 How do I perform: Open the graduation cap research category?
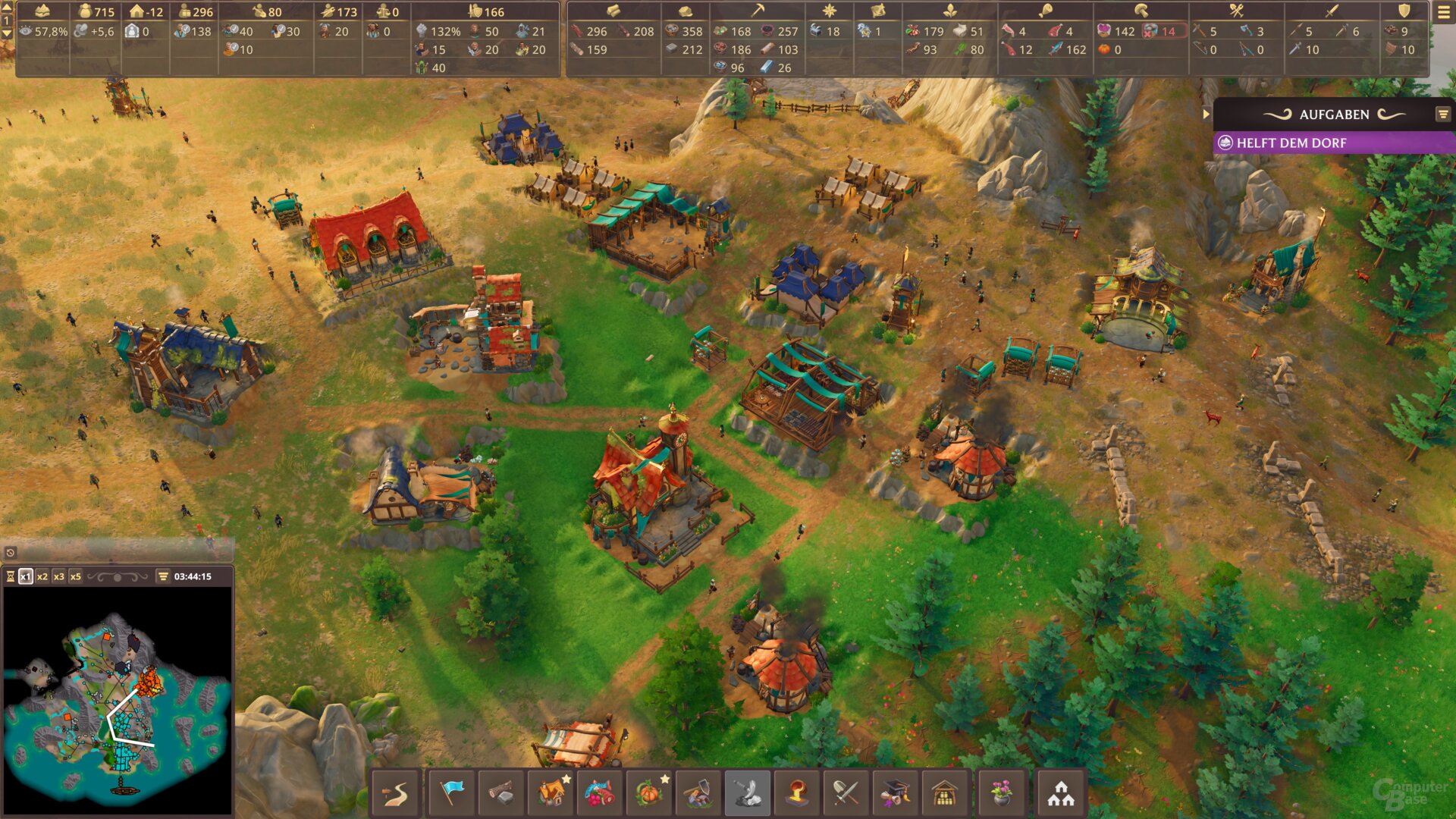pyautogui.click(x=895, y=793)
